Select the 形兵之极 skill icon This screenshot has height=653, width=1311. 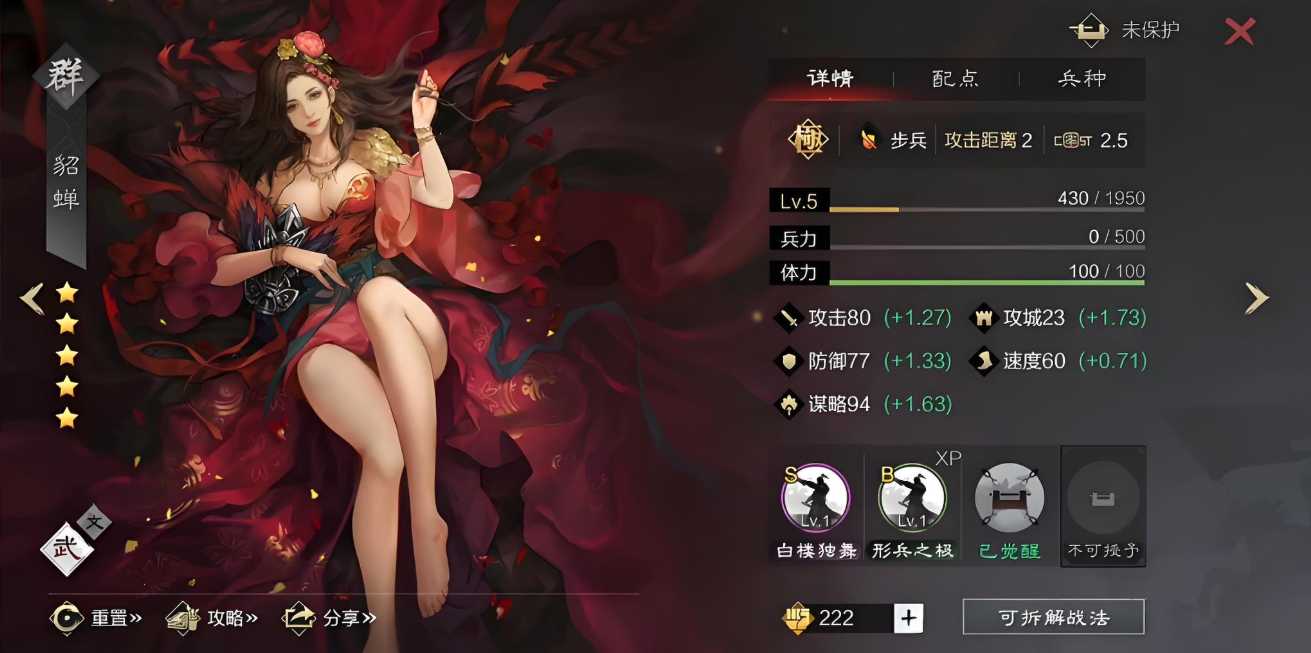pos(911,497)
